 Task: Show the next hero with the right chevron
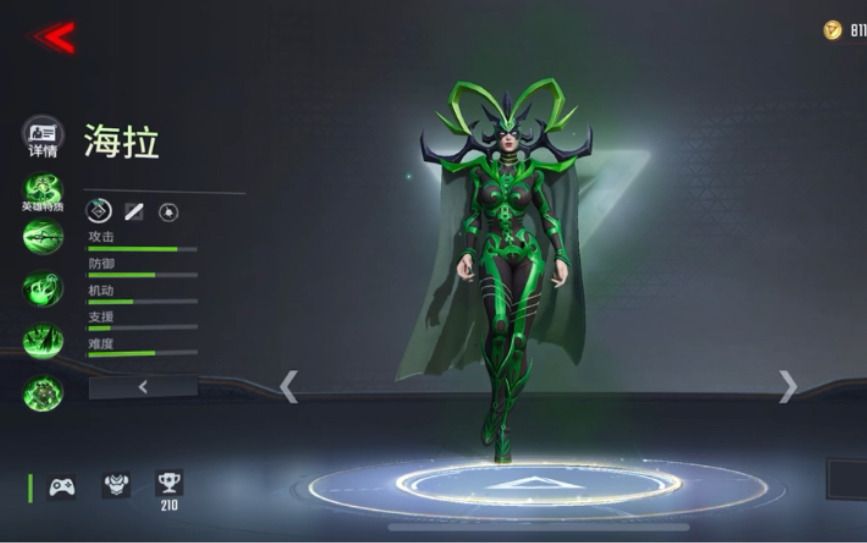788,387
